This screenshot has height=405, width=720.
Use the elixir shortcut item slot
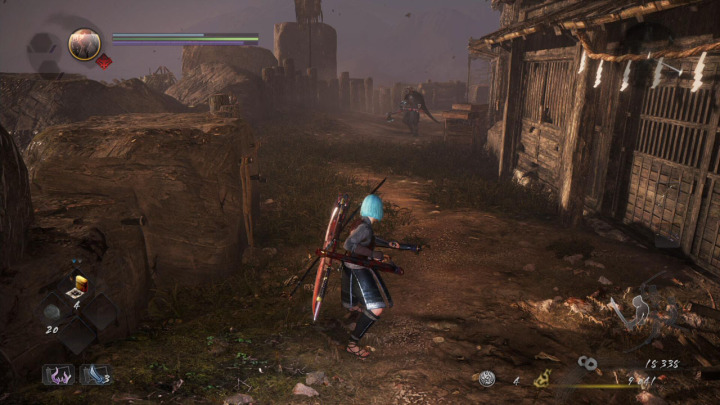pos(77,287)
